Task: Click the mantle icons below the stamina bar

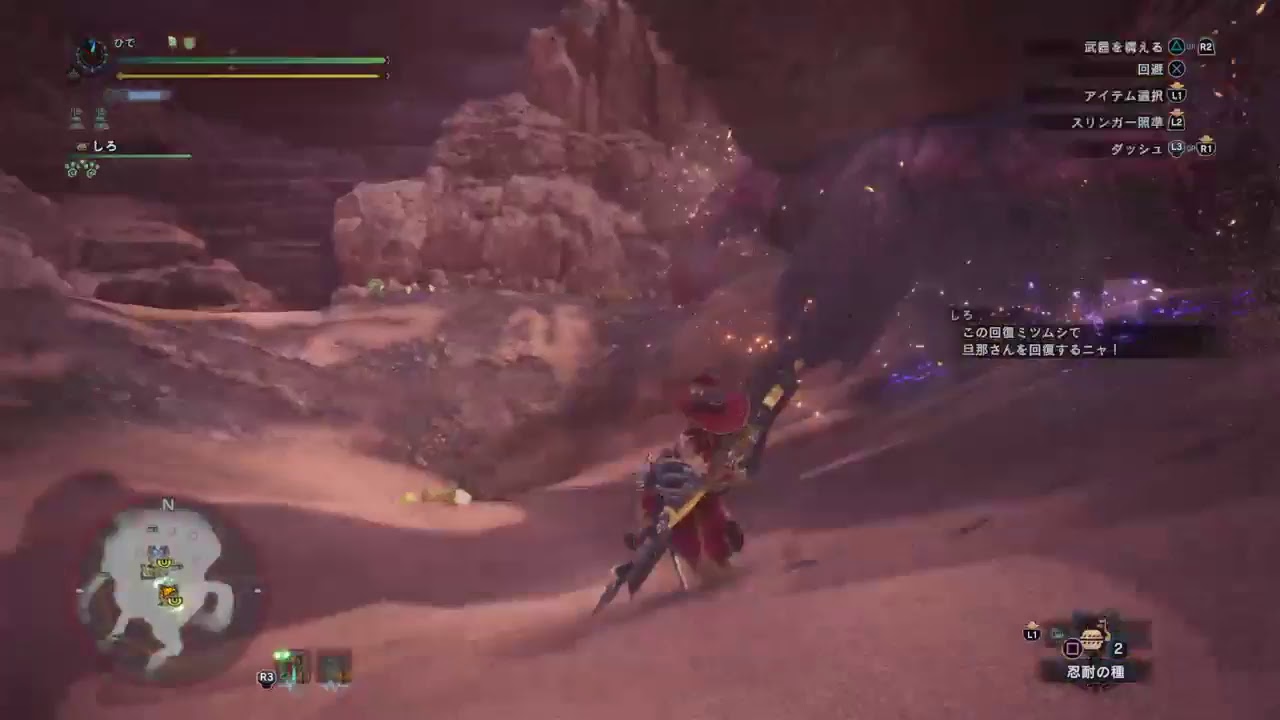Action: [x=90, y=118]
